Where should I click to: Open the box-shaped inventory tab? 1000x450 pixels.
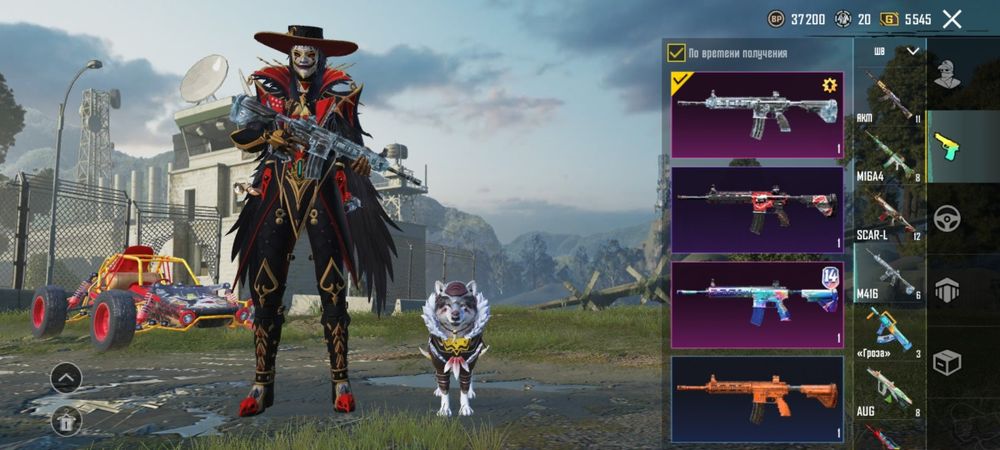[x=946, y=362]
